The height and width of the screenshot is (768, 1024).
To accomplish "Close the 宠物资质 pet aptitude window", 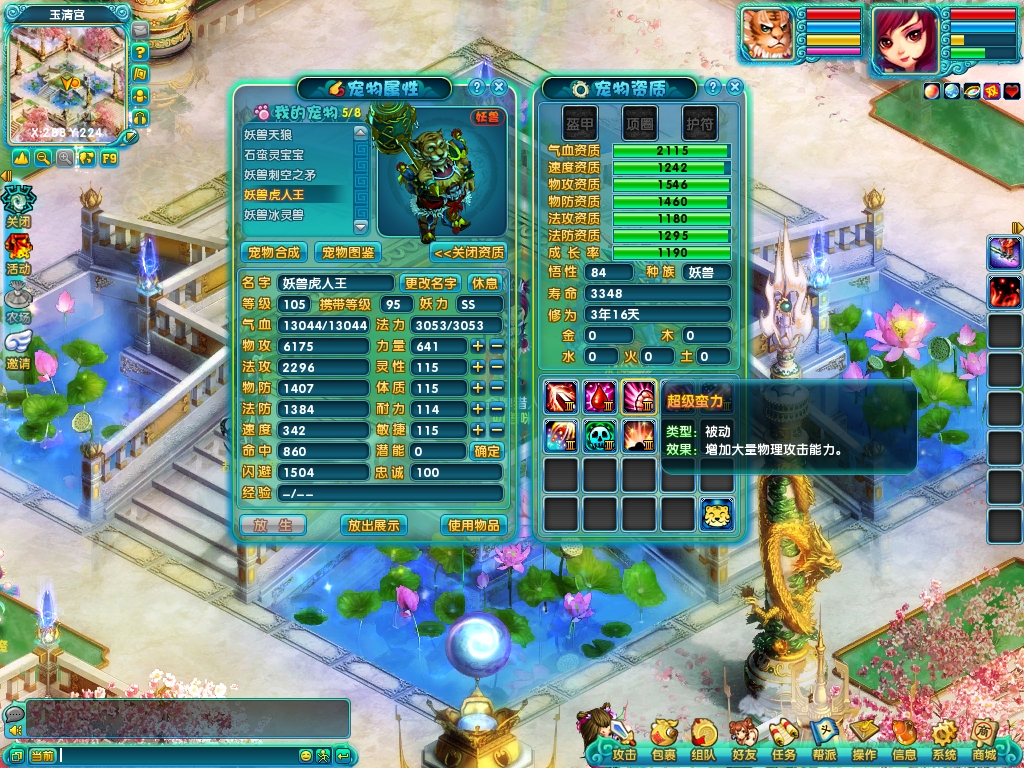I will (x=735, y=88).
